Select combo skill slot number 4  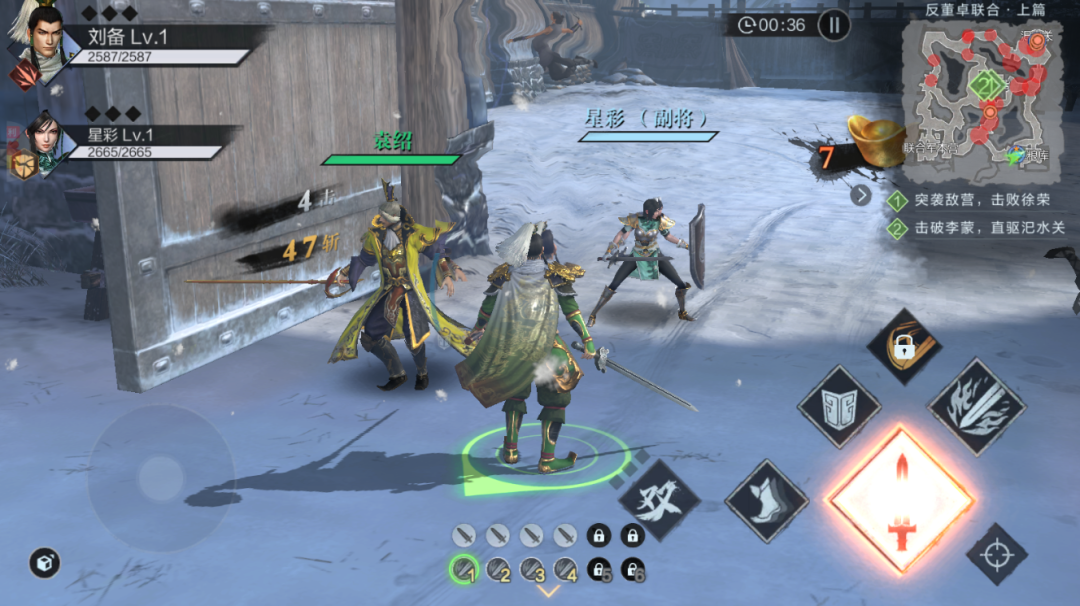(565, 569)
